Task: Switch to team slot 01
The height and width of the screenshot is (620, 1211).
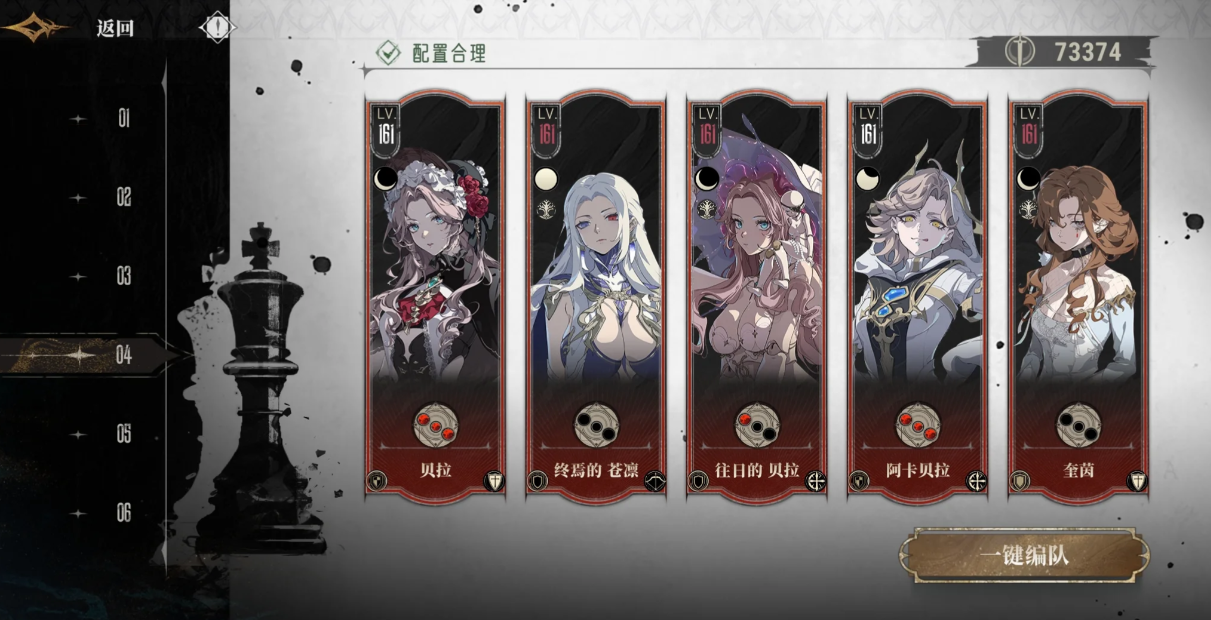Action: click(123, 118)
